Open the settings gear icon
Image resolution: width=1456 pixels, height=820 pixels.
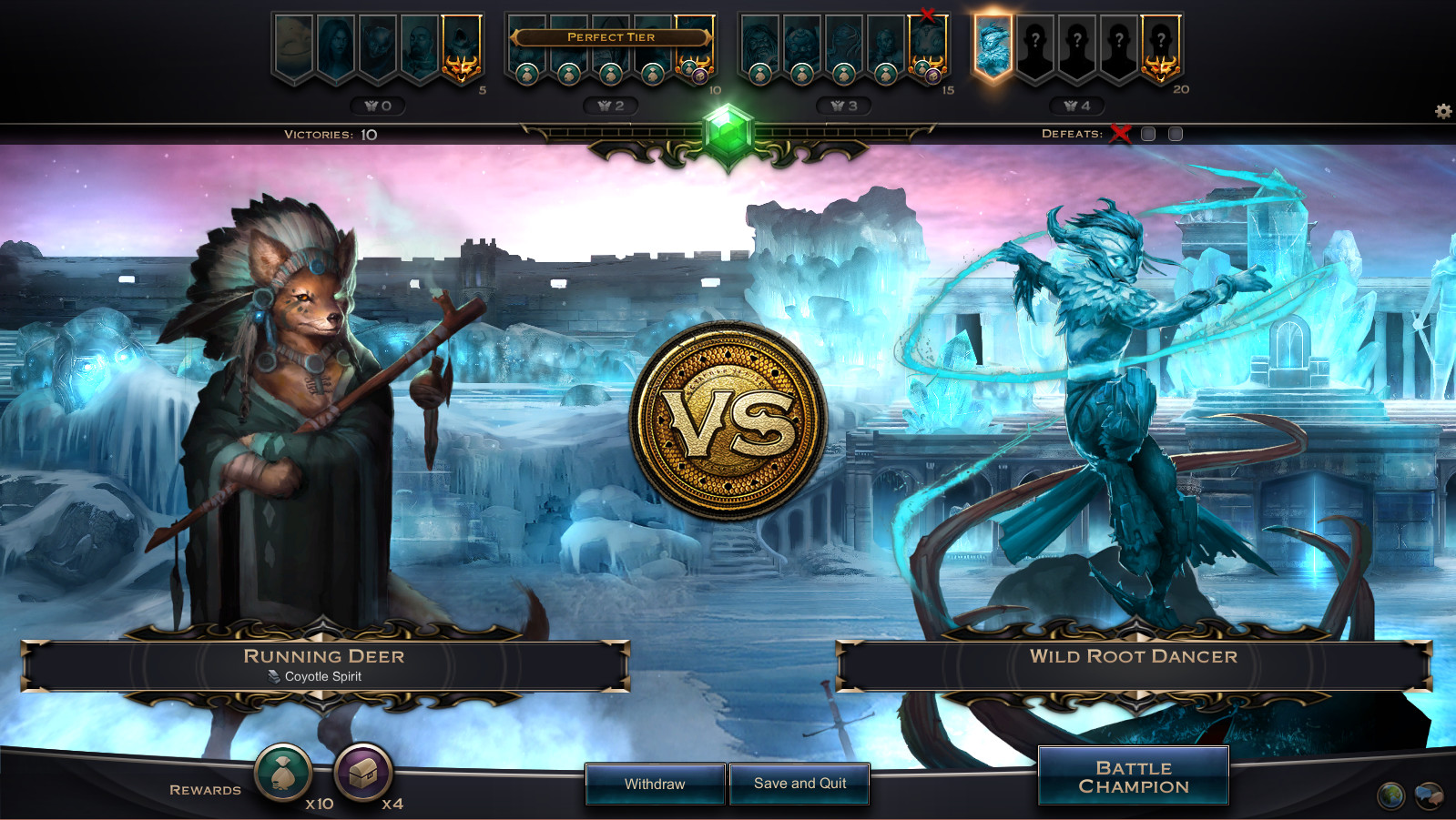click(x=1442, y=111)
